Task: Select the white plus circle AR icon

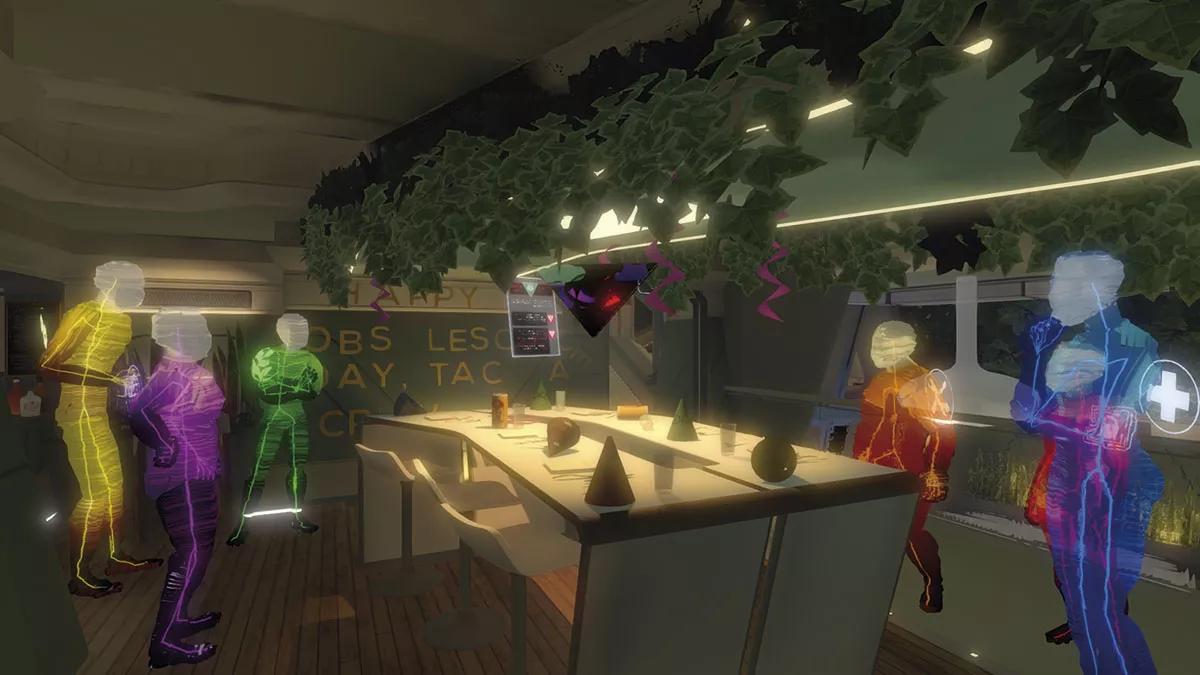Action: tap(1169, 396)
